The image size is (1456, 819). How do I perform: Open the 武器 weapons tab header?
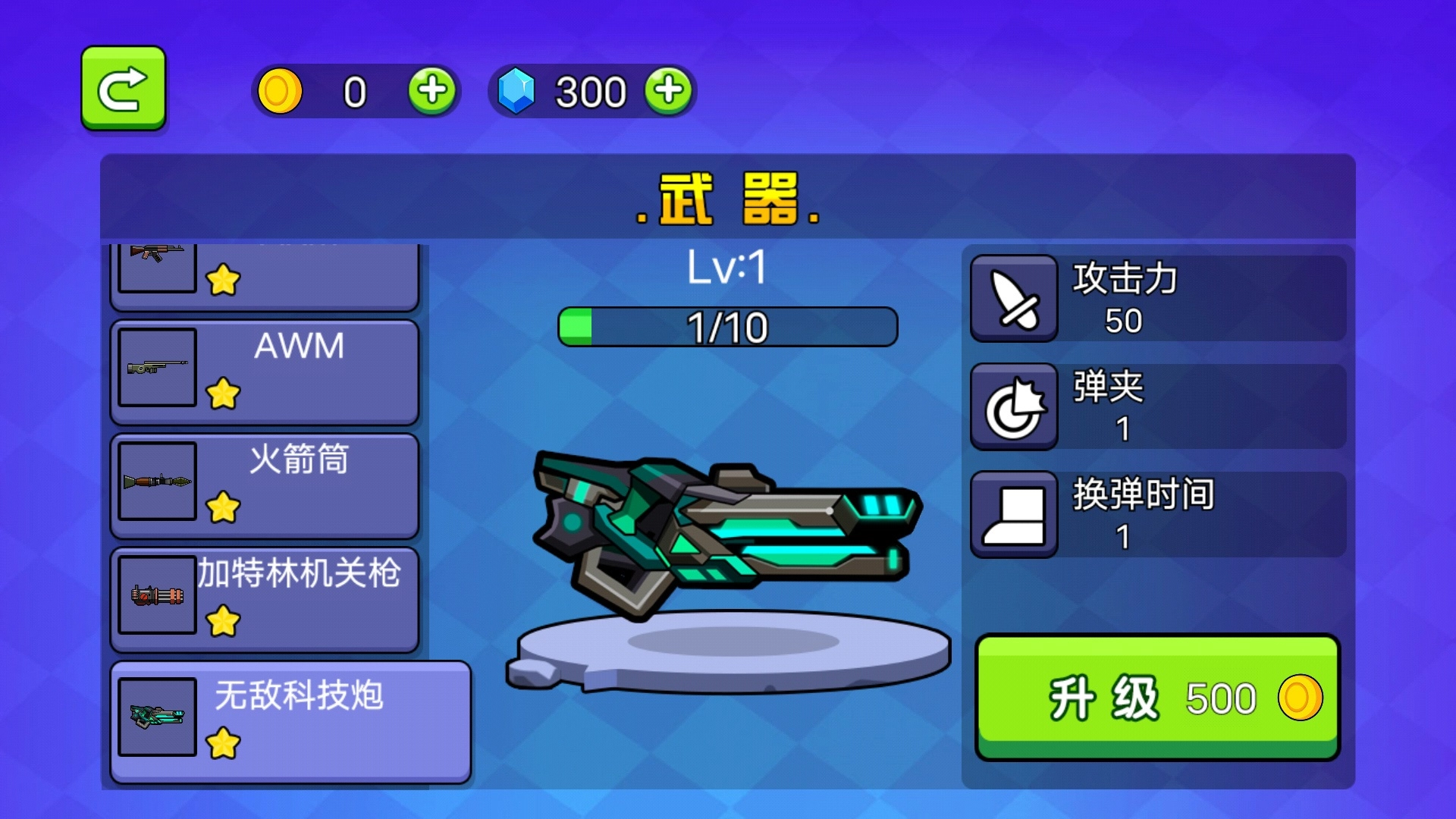click(726, 200)
